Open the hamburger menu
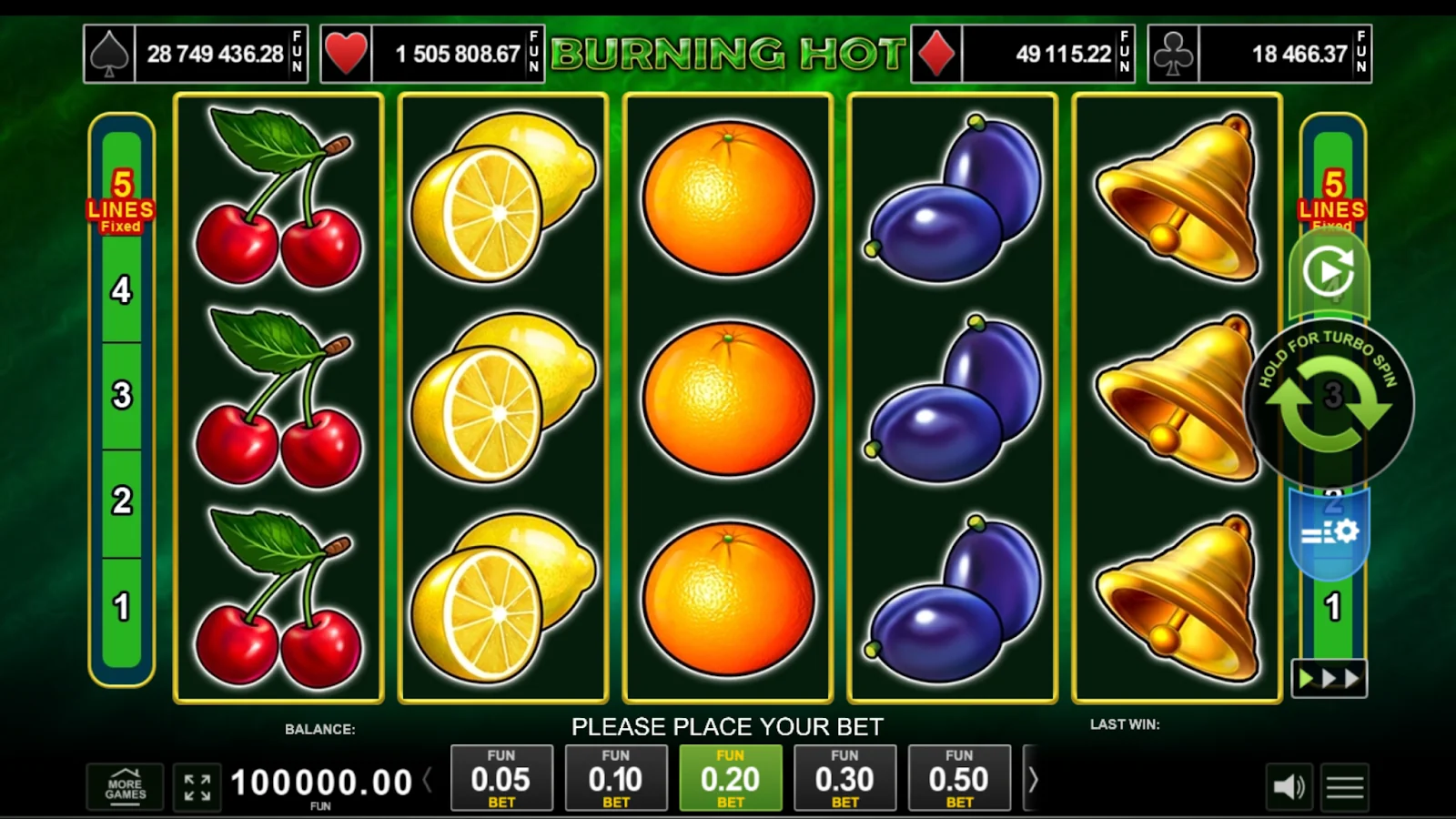Image resolution: width=1456 pixels, height=819 pixels. [x=1345, y=787]
